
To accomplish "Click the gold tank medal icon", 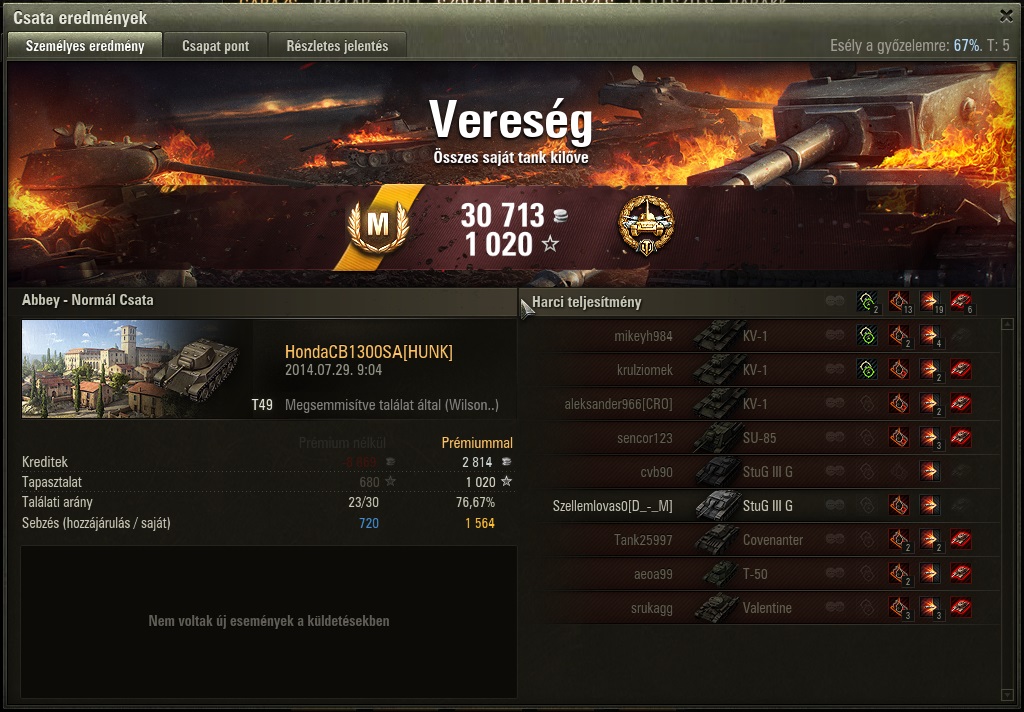I will point(646,225).
